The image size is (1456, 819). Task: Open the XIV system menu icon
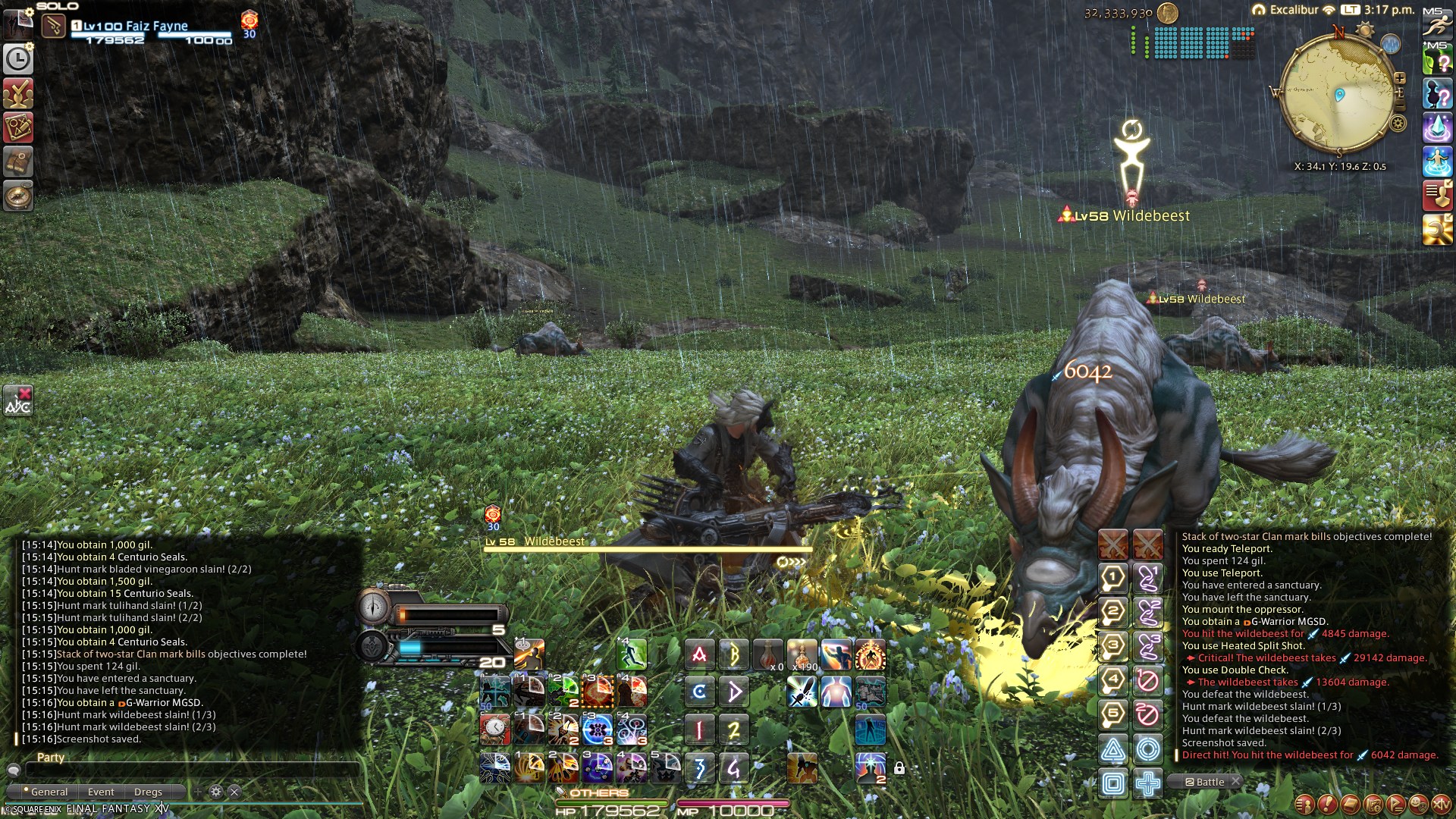(1440, 803)
